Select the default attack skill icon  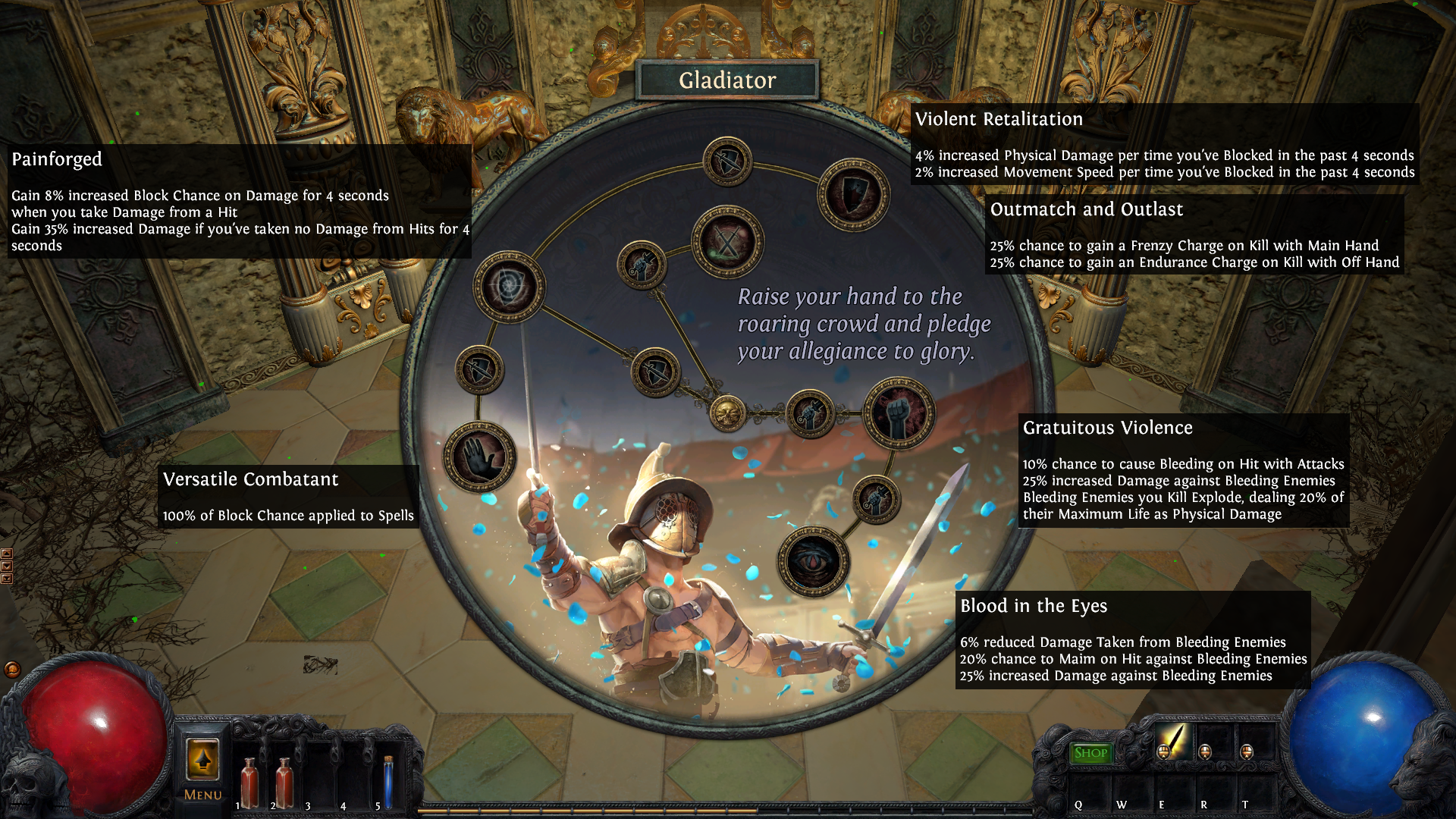[x=1172, y=741]
